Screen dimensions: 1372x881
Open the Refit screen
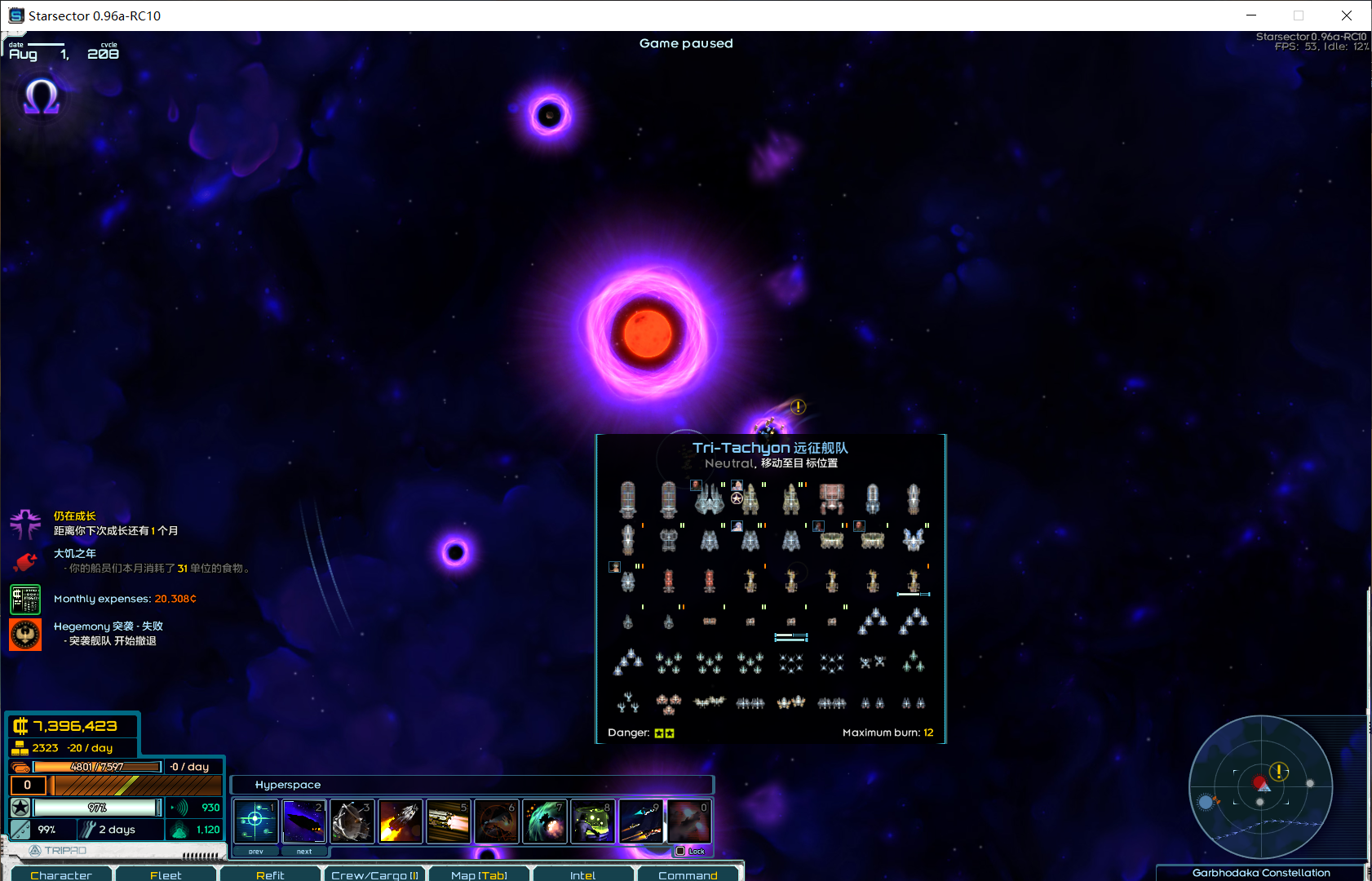point(270,874)
